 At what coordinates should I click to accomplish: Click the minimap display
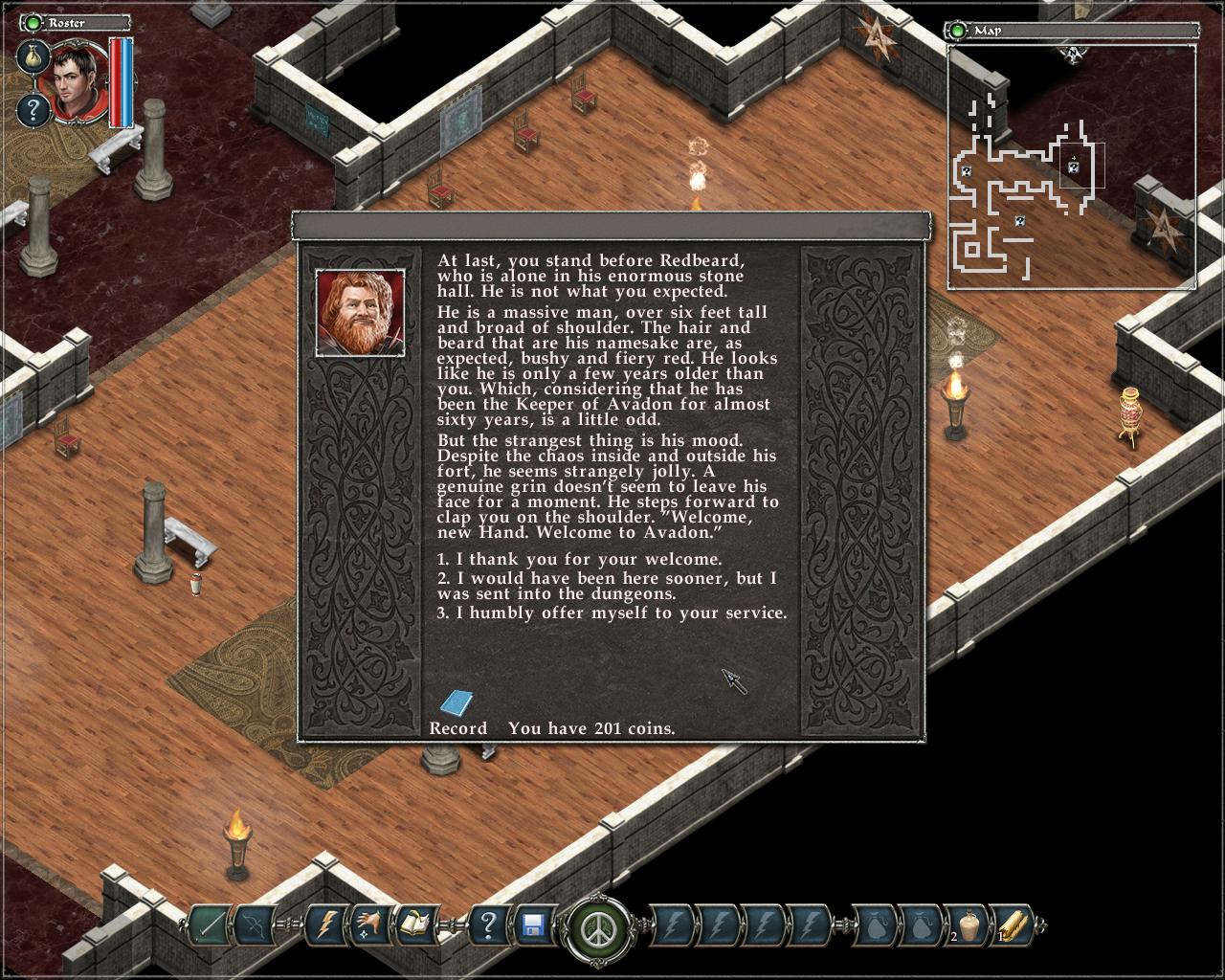pos(1071,167)
